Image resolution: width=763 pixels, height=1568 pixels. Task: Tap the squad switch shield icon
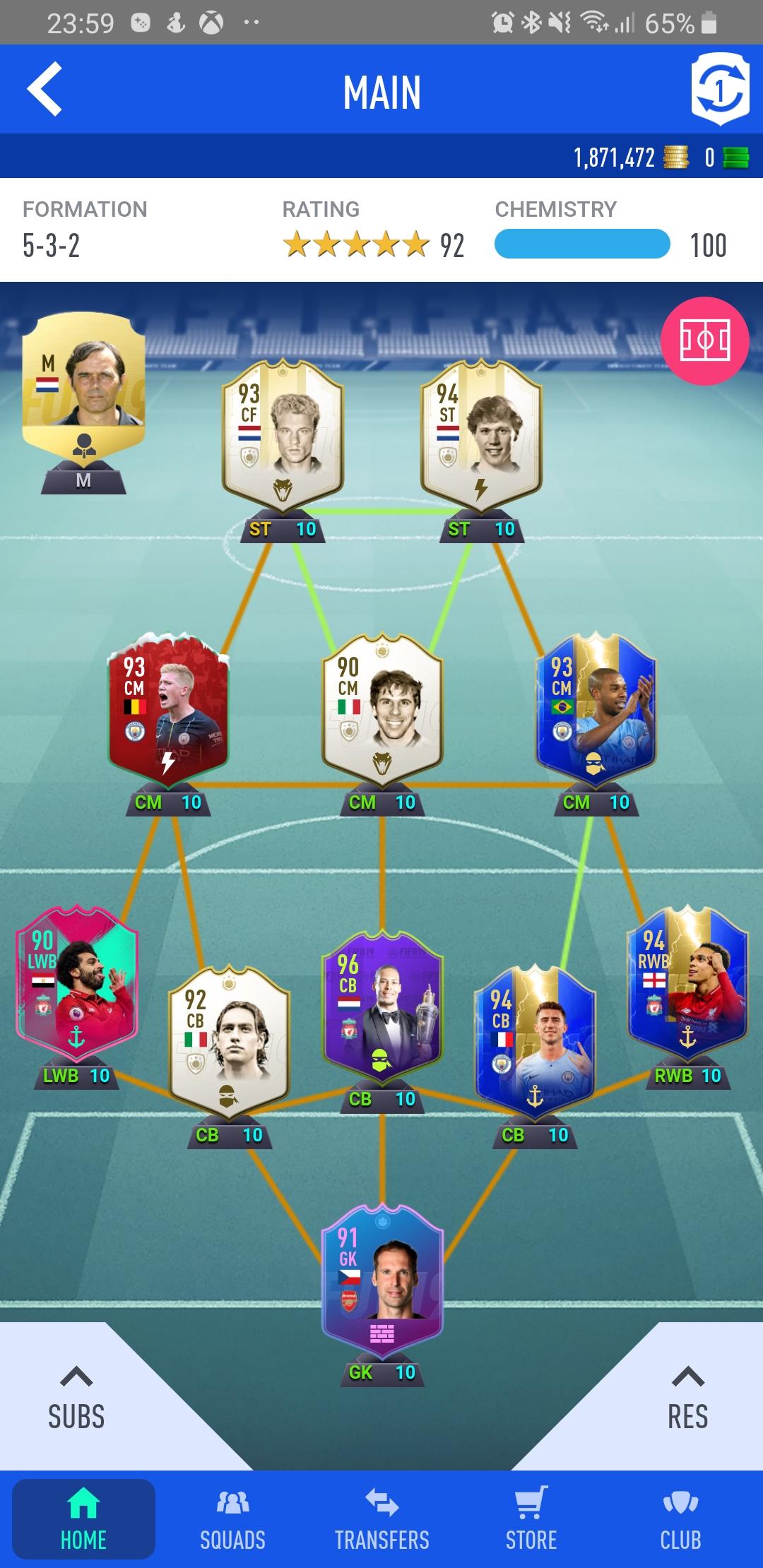point(719,90)
